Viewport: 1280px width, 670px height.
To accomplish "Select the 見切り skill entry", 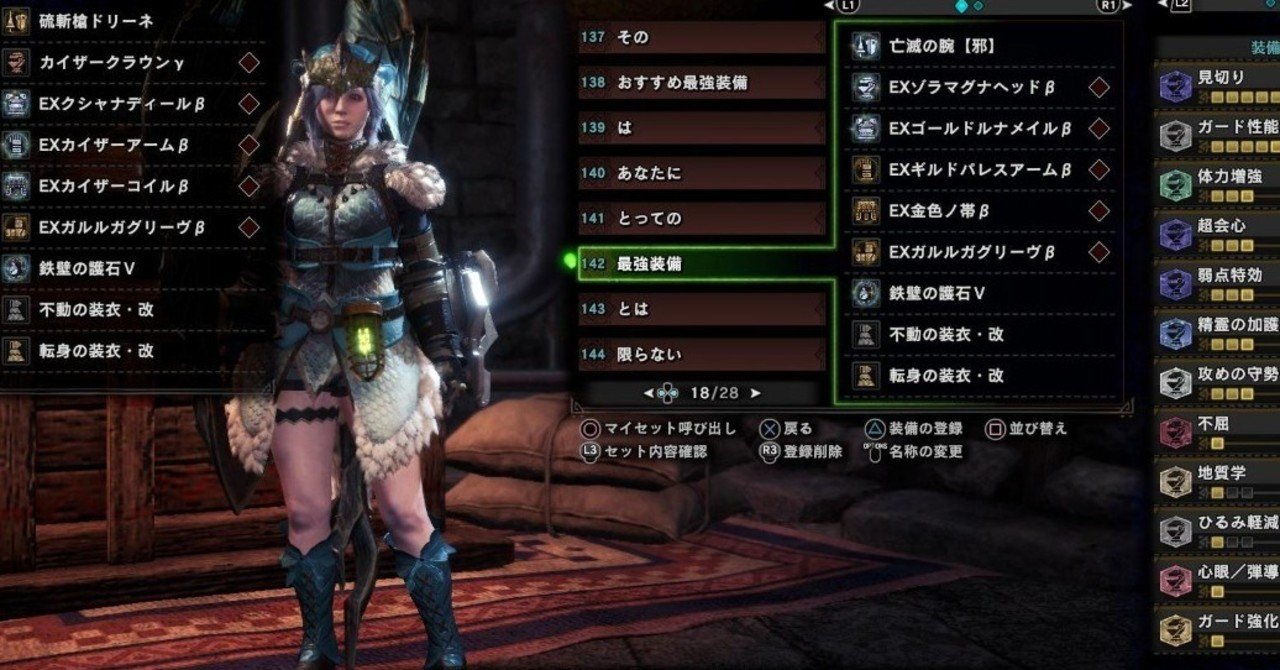I will click(1218, 78).
